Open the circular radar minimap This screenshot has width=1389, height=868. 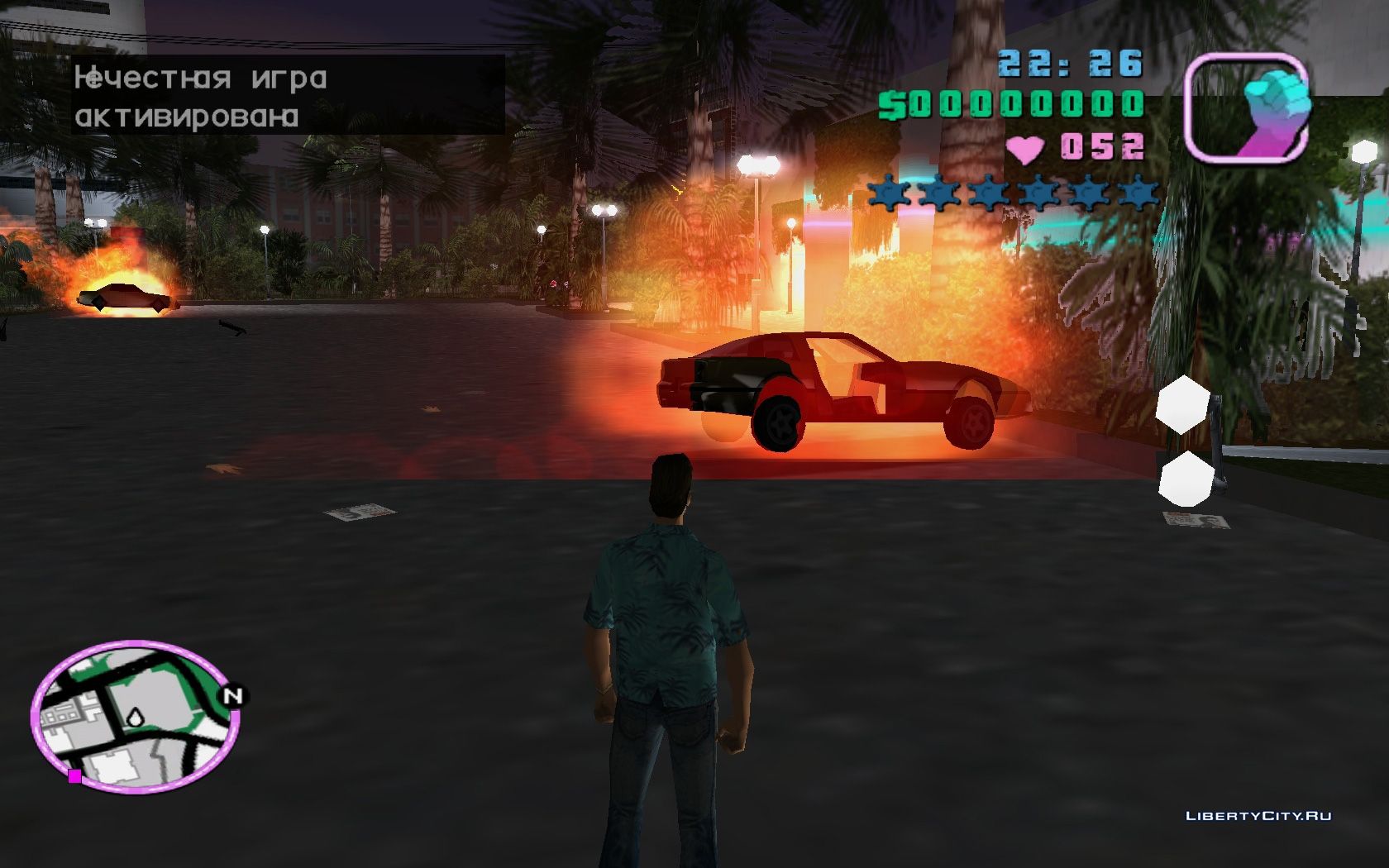click(136, 716)
